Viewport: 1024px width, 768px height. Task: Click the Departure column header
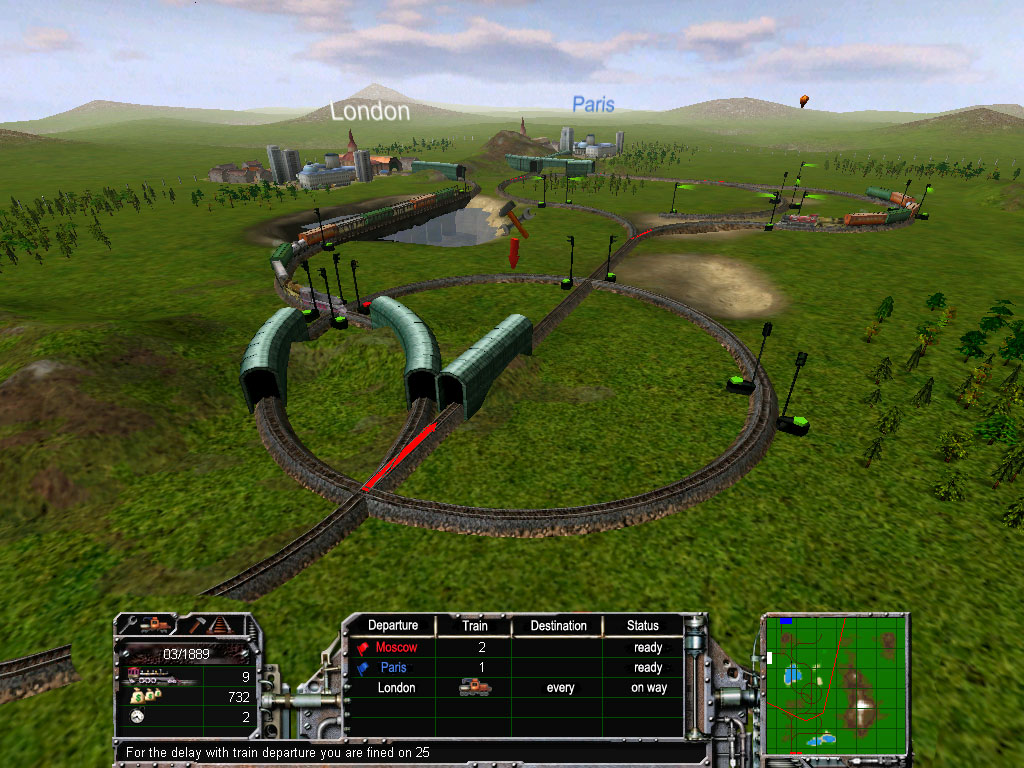tap(393, 626)
